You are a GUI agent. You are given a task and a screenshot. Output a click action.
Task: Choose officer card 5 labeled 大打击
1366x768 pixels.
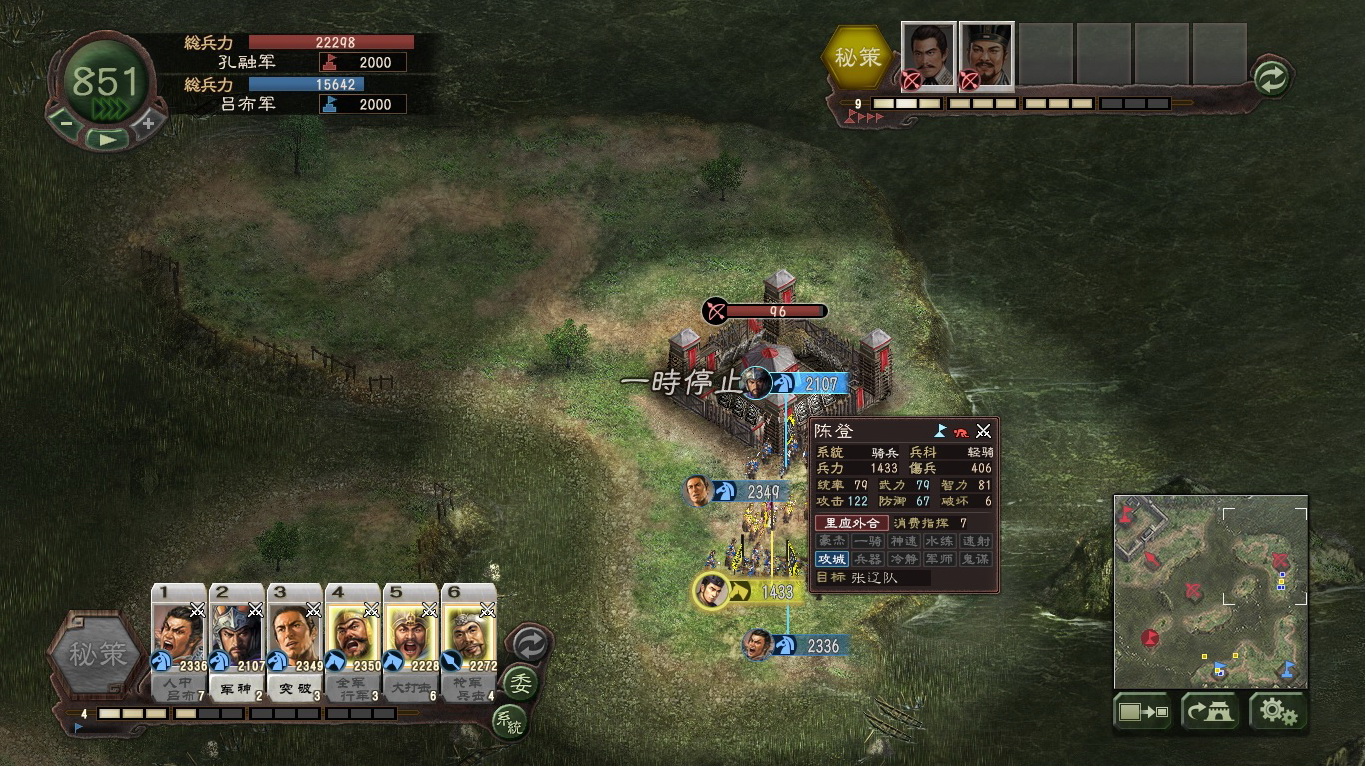coord(411,640)
